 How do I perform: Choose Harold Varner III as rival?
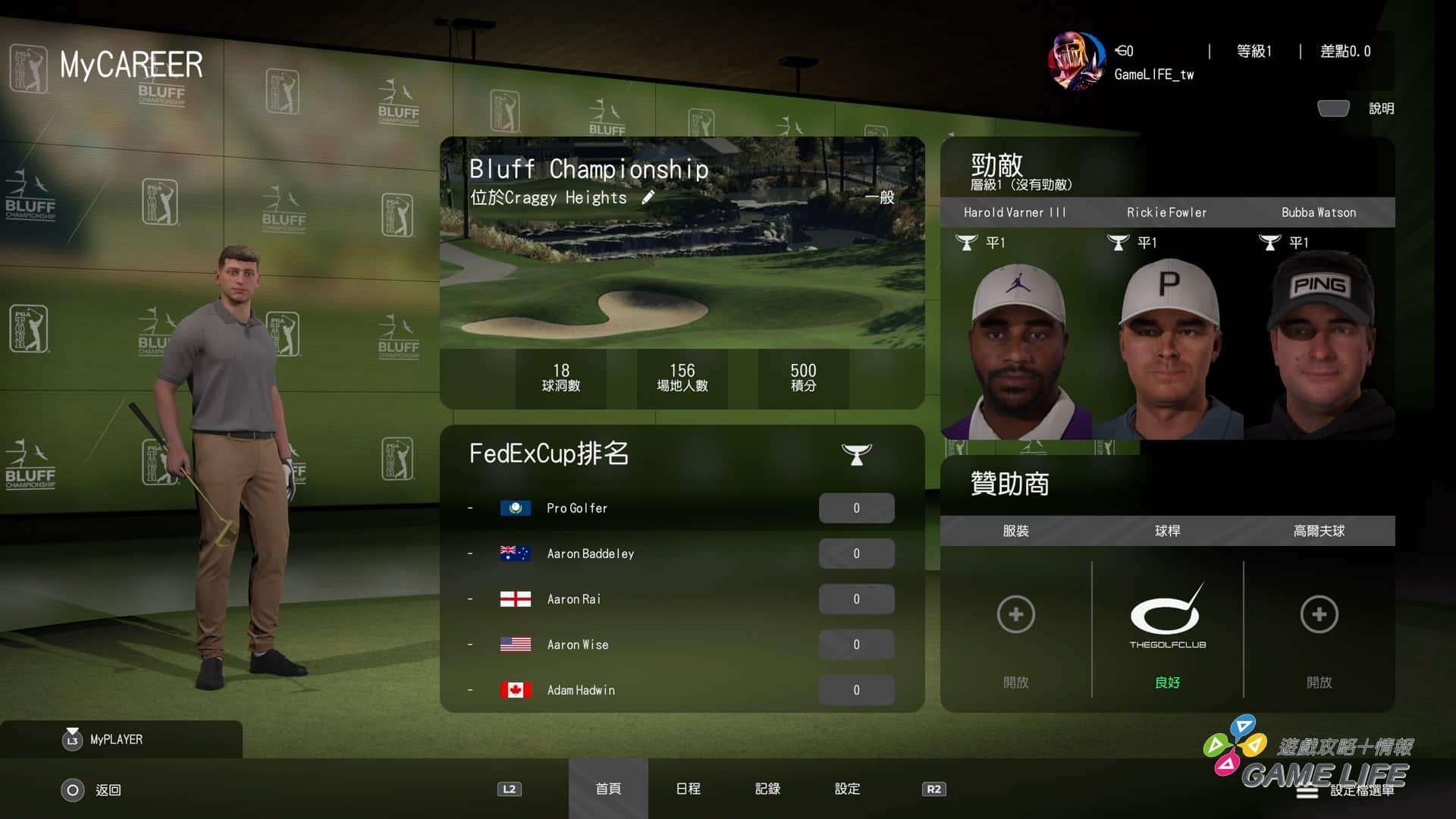[1015, 334]
